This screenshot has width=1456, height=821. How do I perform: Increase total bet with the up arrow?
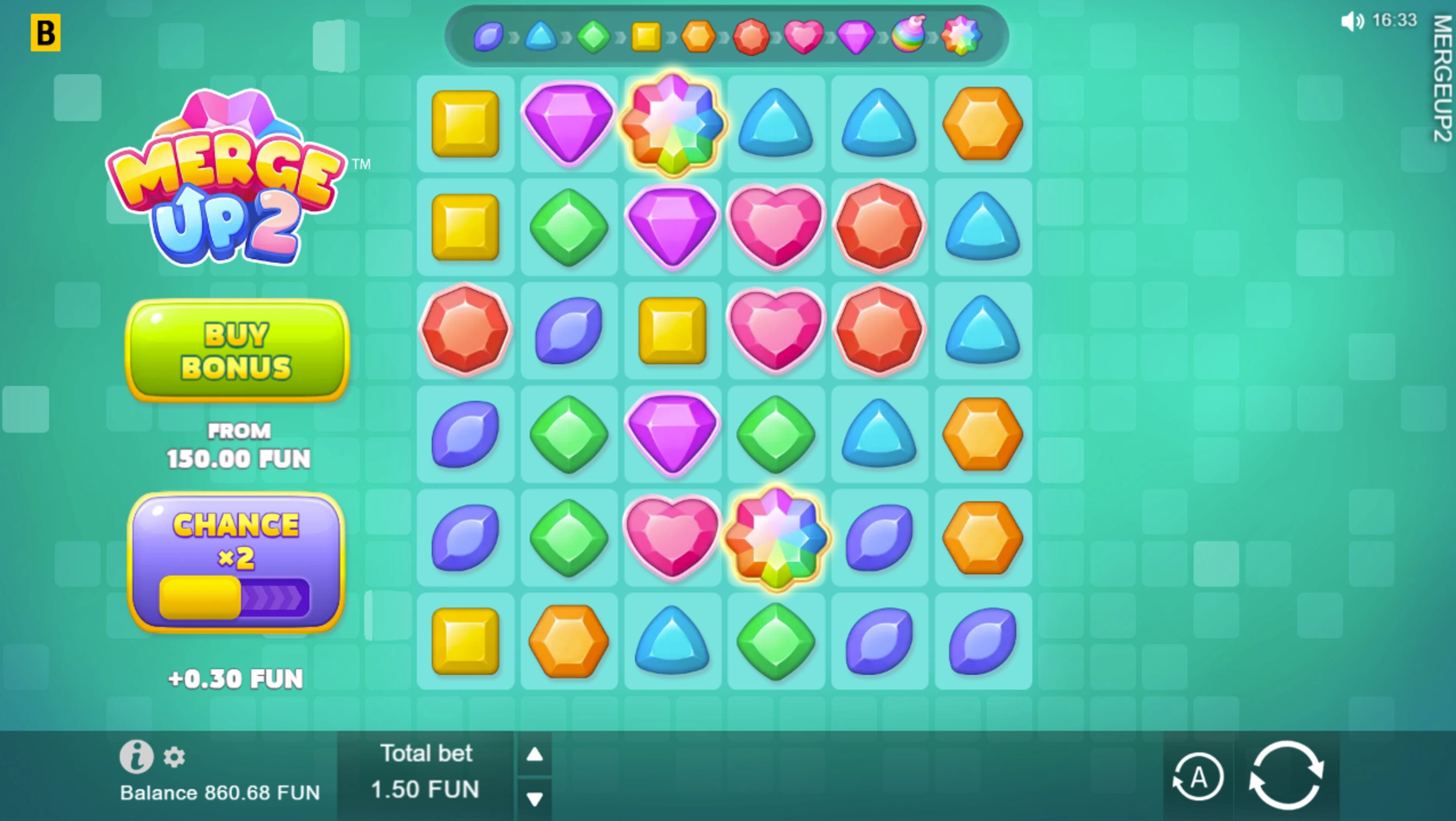click(534, 755)
